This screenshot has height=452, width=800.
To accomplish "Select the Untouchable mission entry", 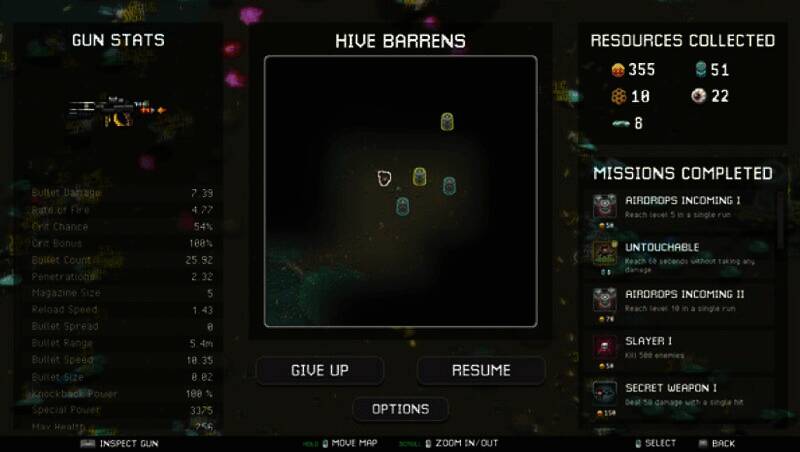I will tap(682, 253).
